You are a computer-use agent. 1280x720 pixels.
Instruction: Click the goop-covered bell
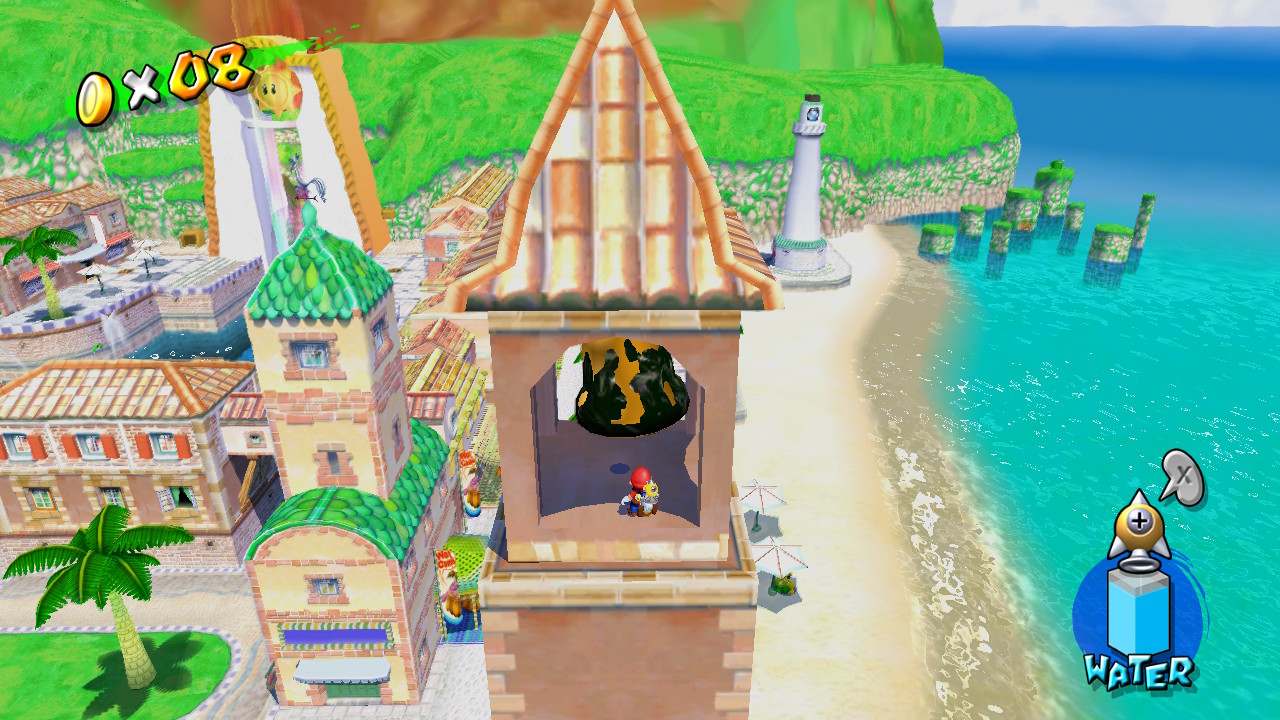pyautogui.click(x=628, y=388)
